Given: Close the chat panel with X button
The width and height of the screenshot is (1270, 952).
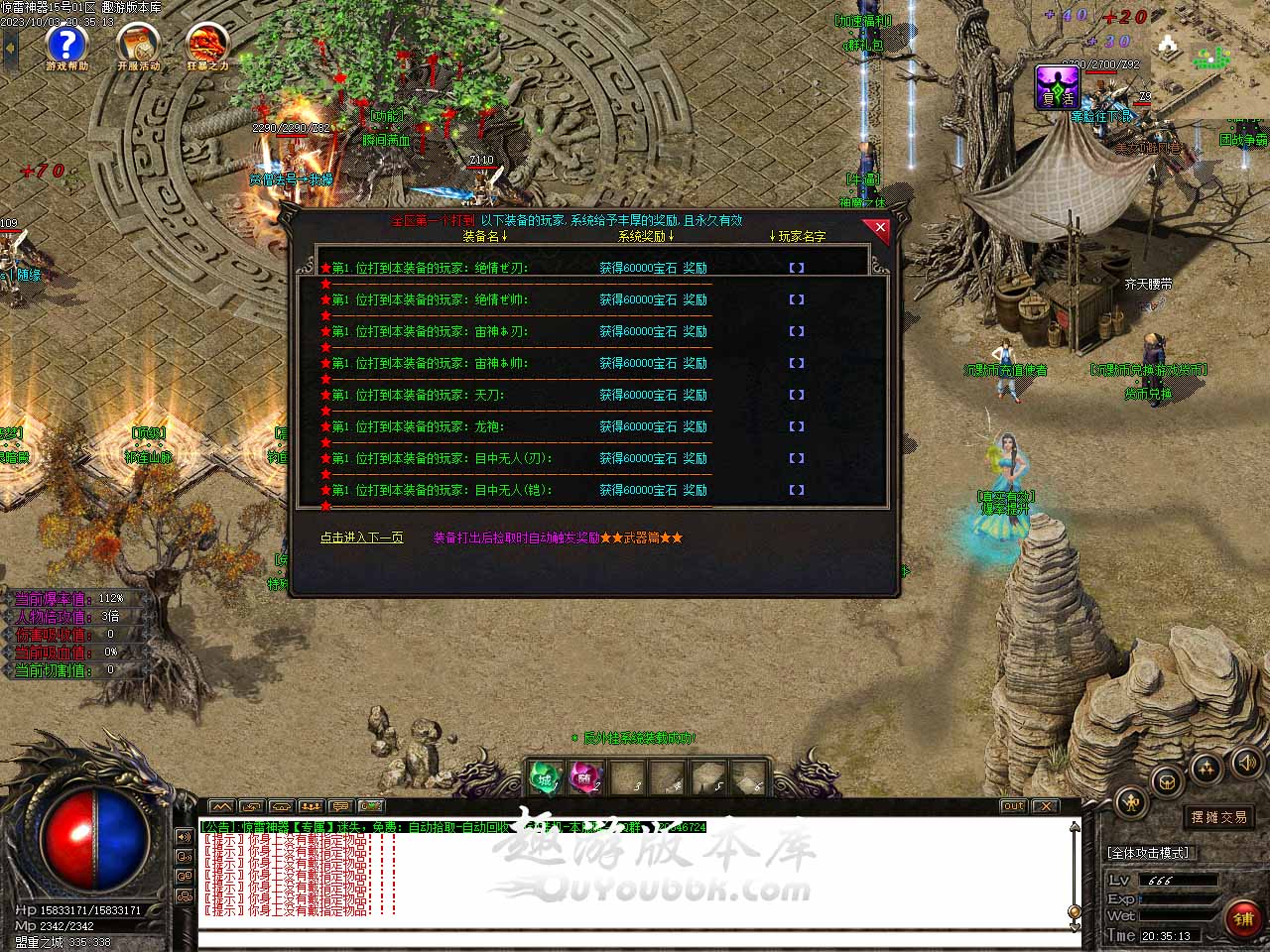Looking at the screenshot, I should (x=1045, y=806).
